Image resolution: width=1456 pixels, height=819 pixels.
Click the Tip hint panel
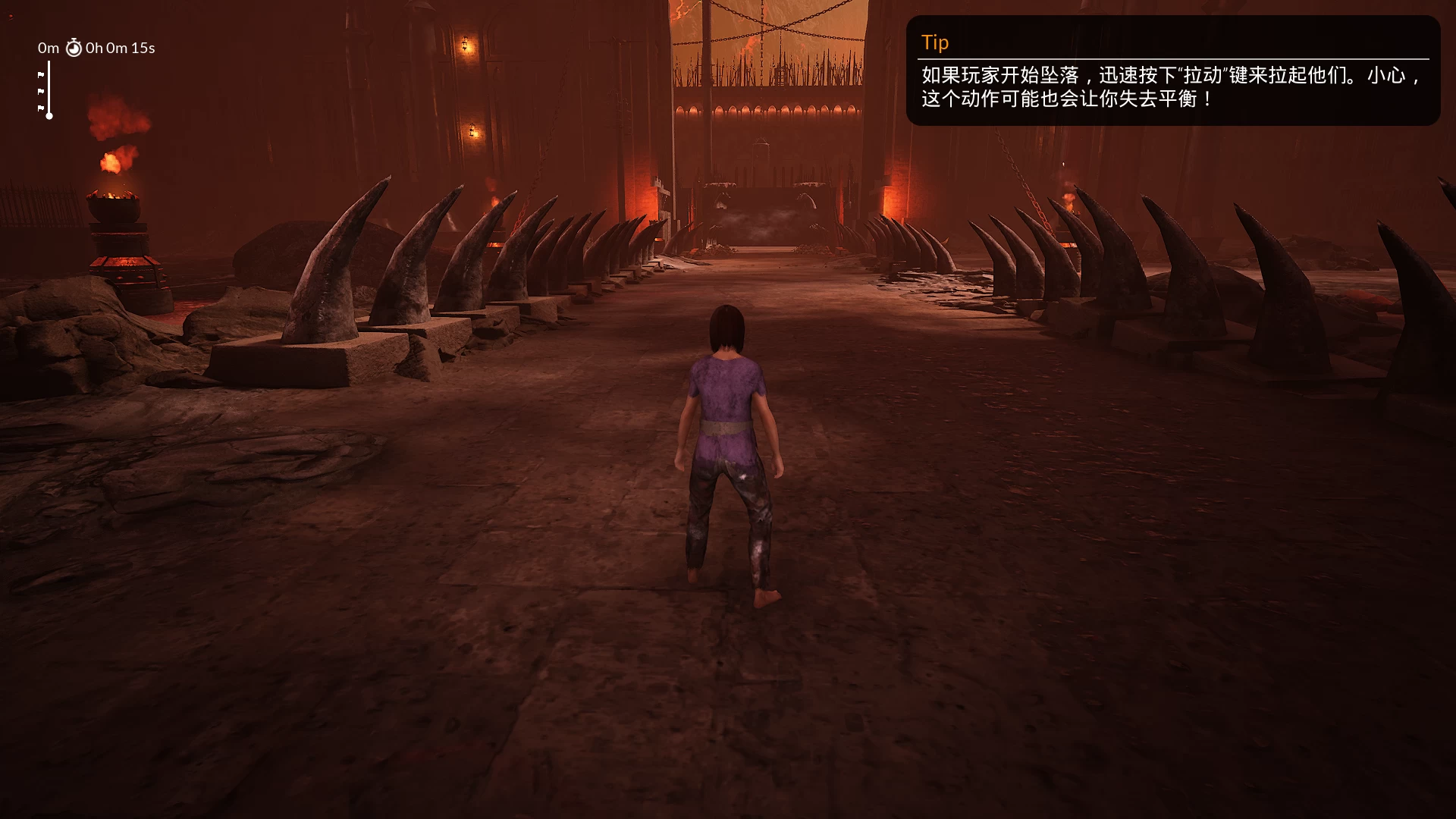[1172, 71]
